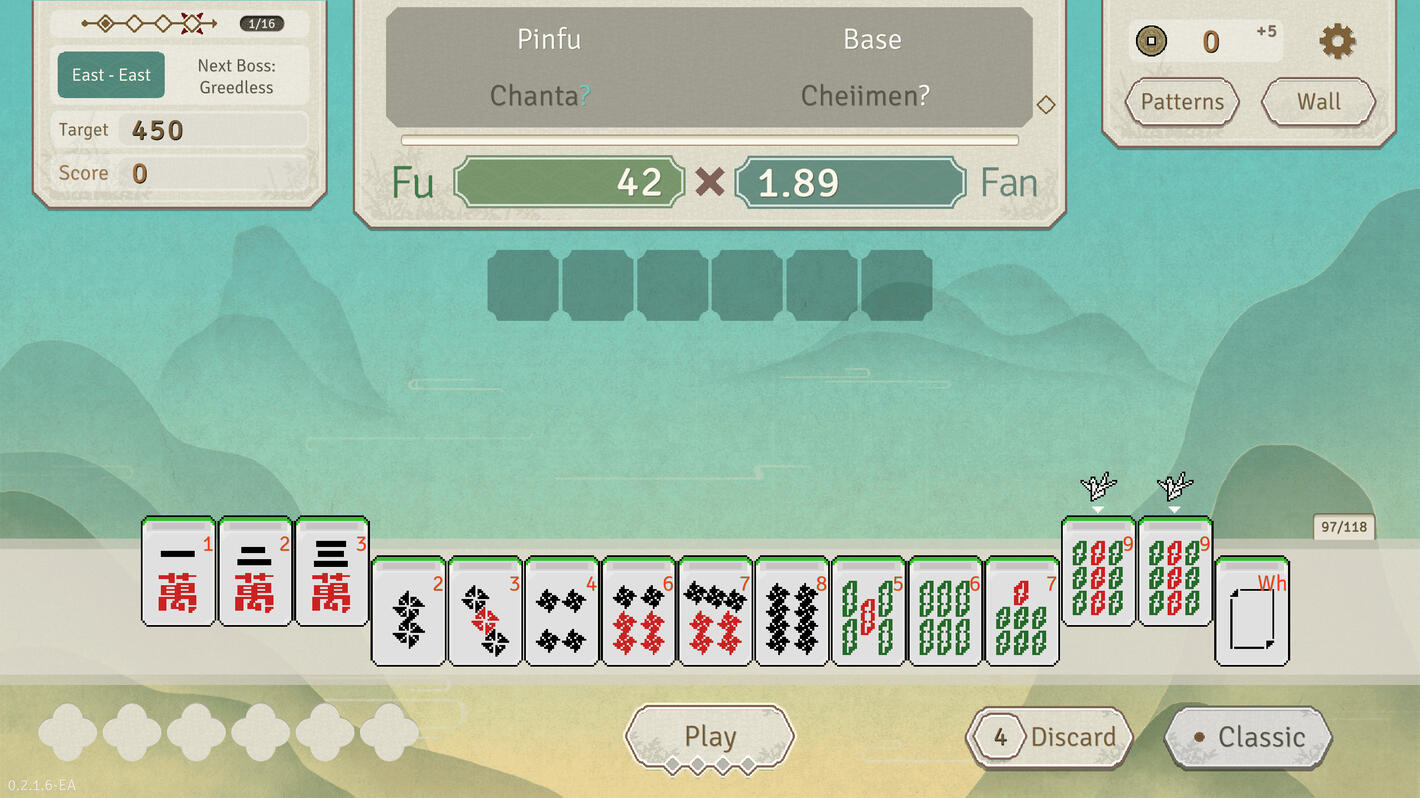Select the One of Characters tile
Screen dimensions: 1420x798
(178, 573)
